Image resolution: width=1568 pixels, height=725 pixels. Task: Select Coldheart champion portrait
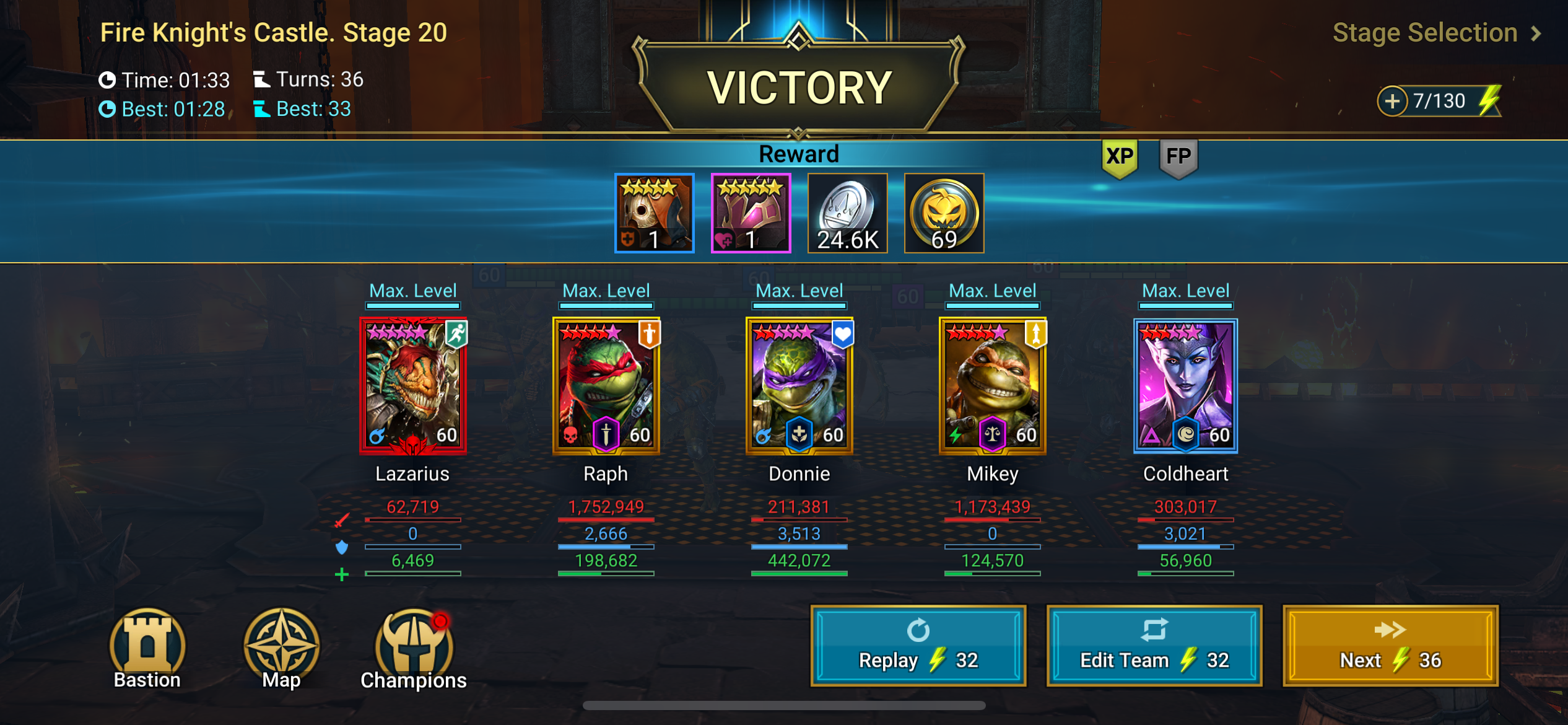1185,385
